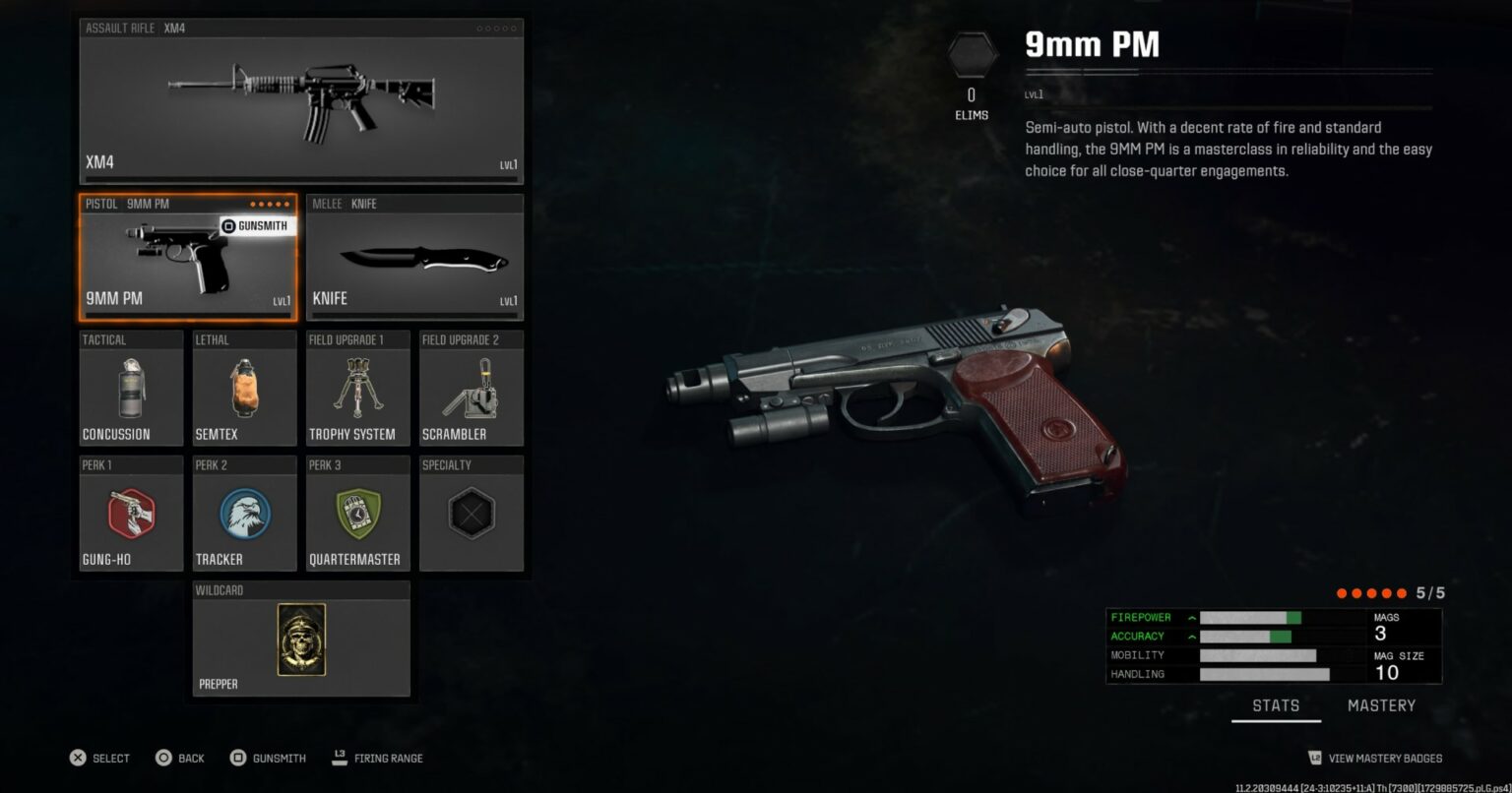Open Gunsmith for the pistol

[x=255, y=226]
